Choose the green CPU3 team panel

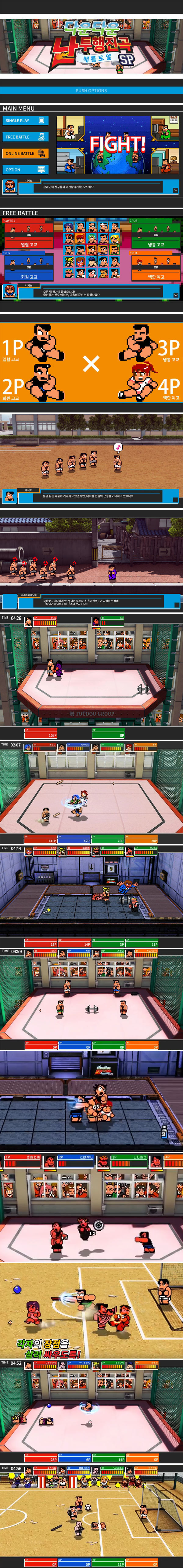point(155,234)
